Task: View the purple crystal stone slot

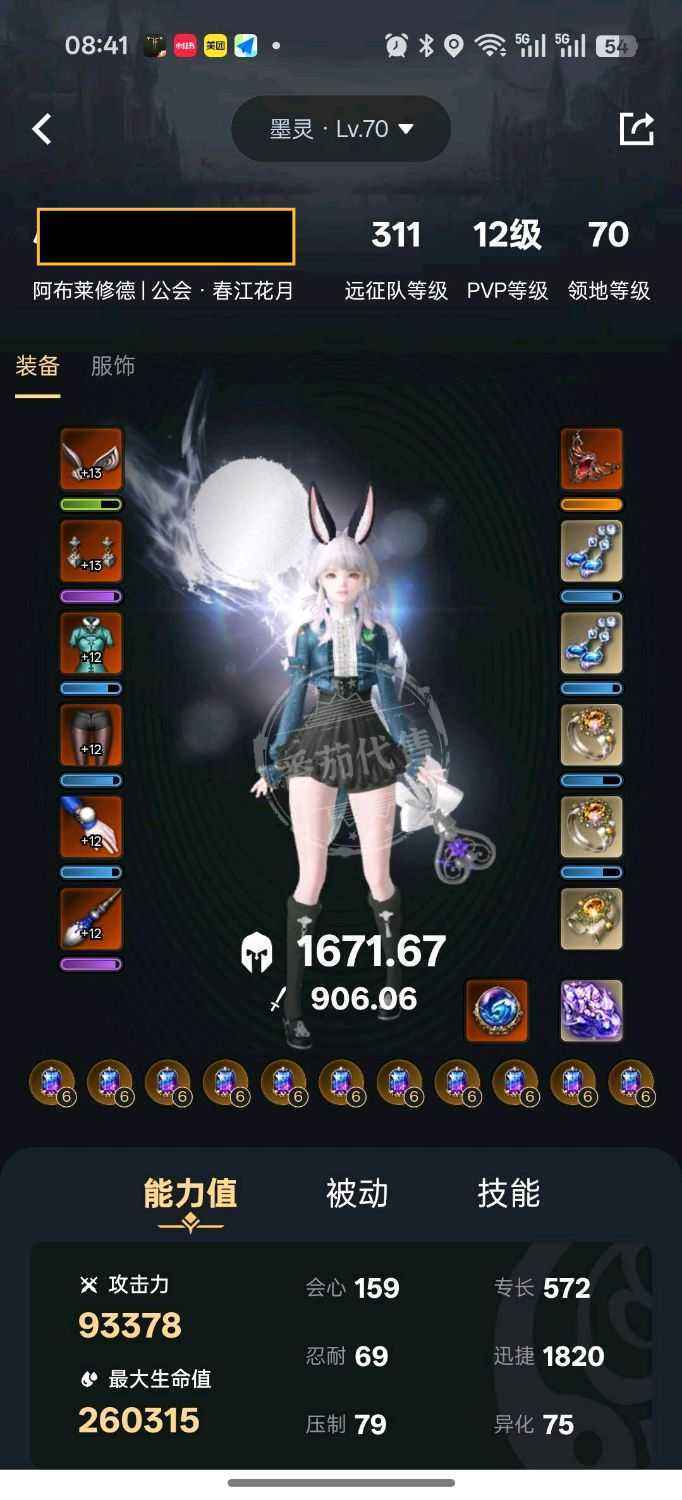Action: pyautogui.click(x=591, y=1011)
